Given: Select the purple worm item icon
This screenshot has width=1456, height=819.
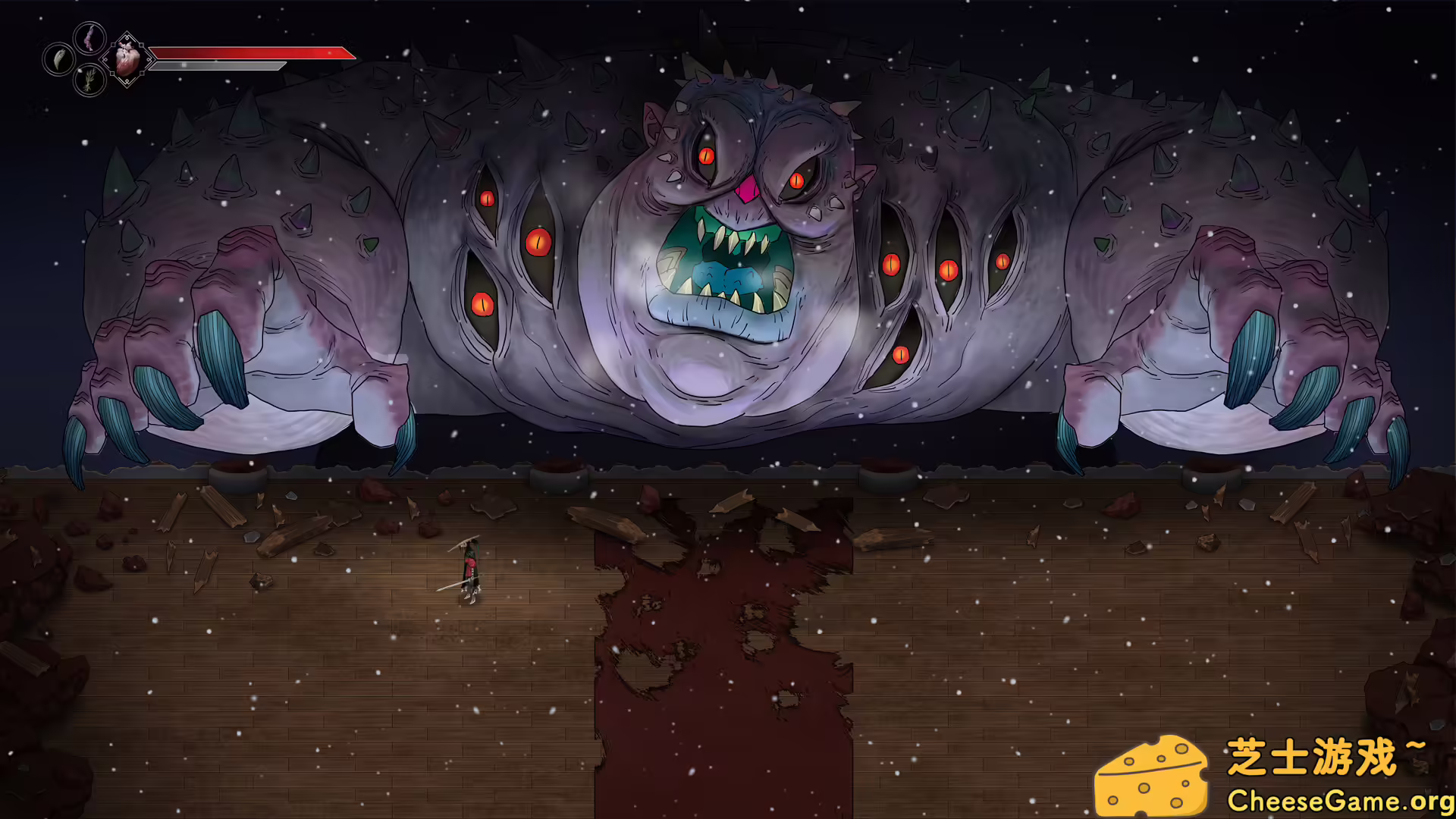Looking at the screenshot, I should click(x=89, y=40).
